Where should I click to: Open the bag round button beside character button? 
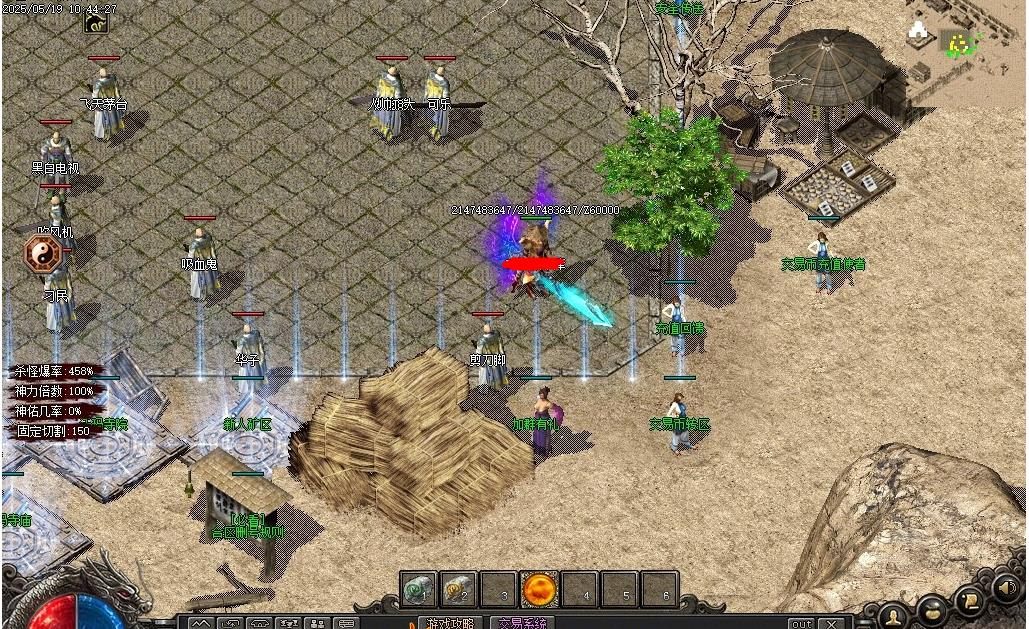point(931,609)
